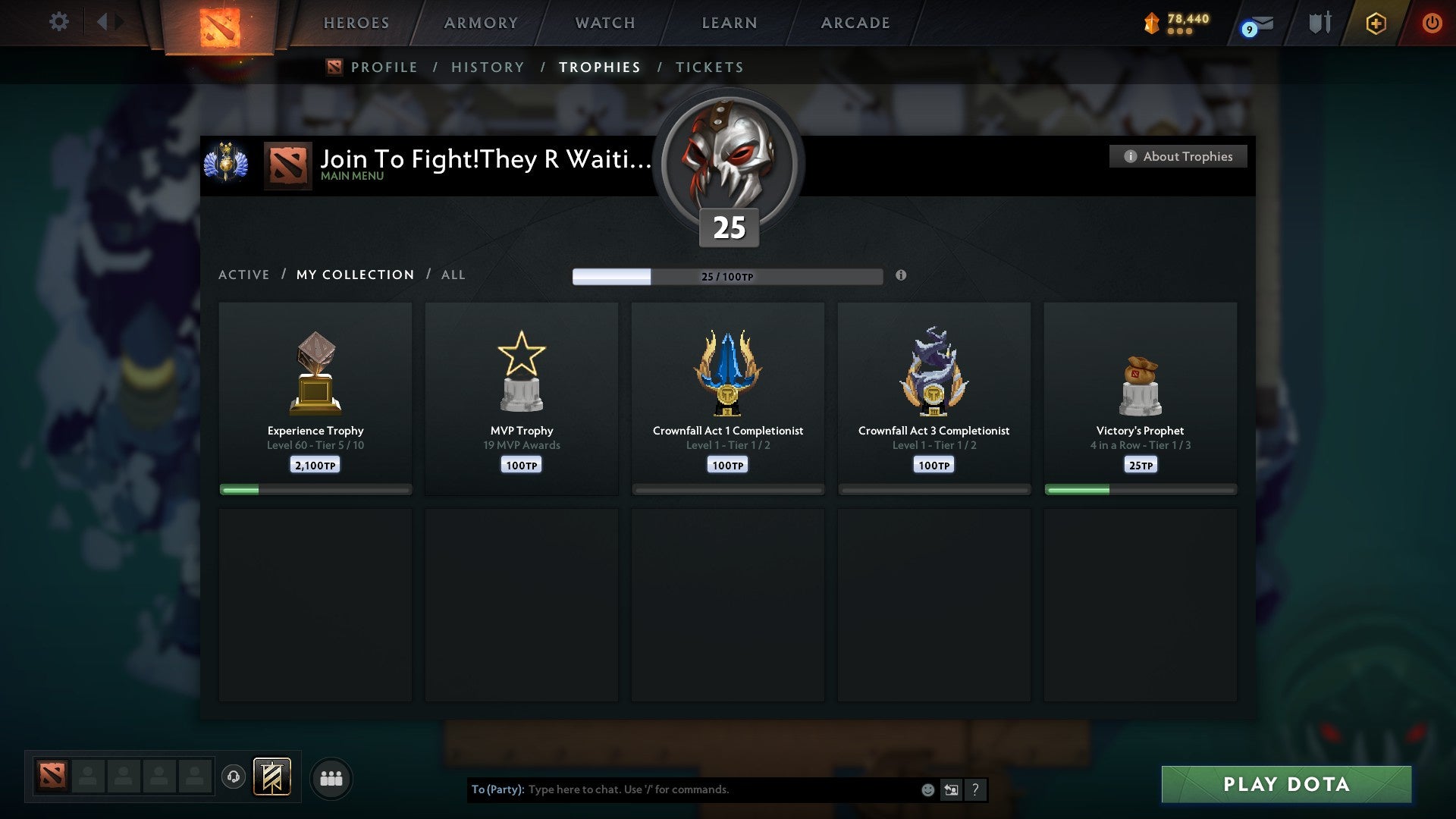Click the 25/100TP progress bar

[728, 277]
